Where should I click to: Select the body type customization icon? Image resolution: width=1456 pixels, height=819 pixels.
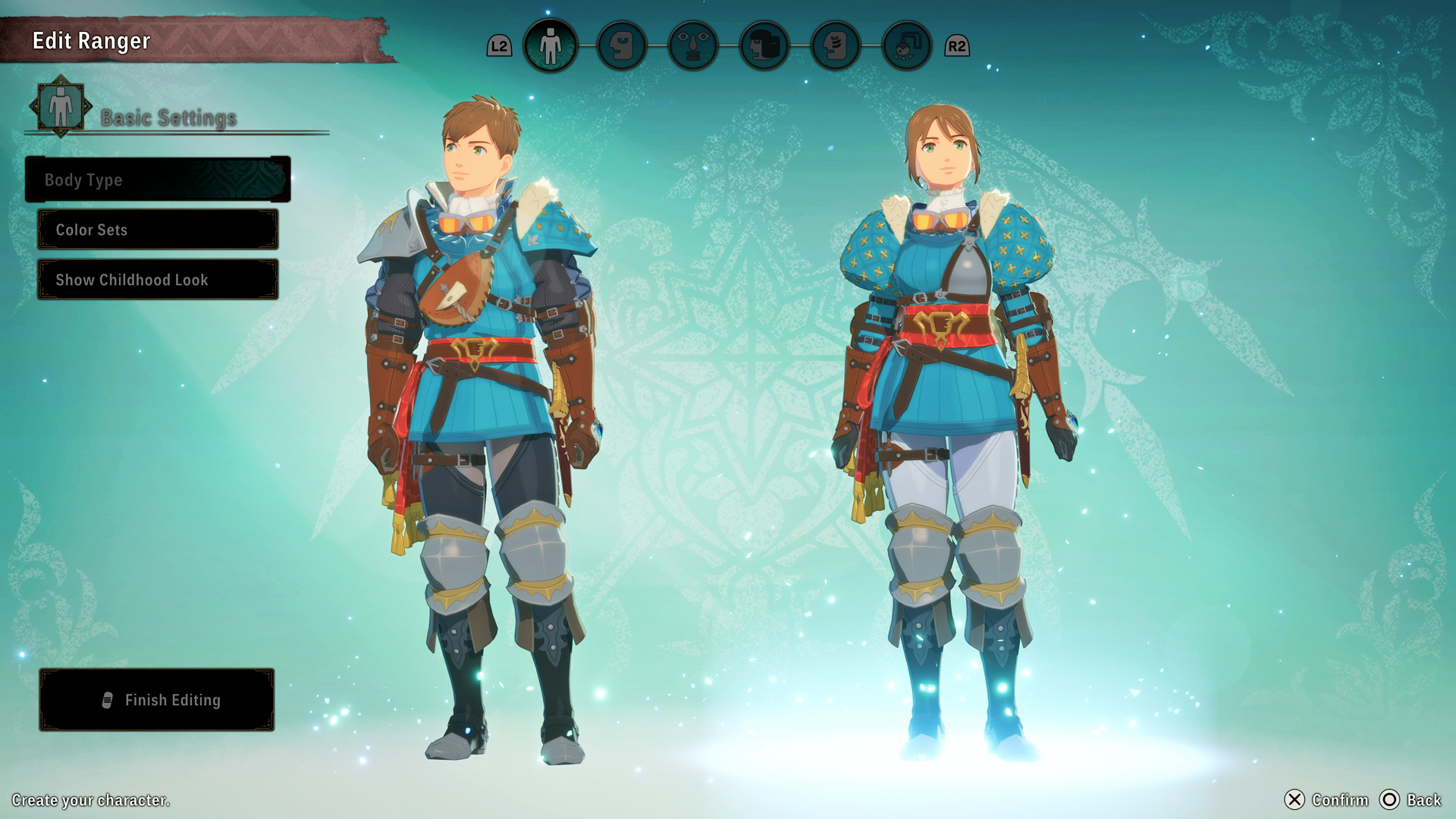tap(551, 45)
